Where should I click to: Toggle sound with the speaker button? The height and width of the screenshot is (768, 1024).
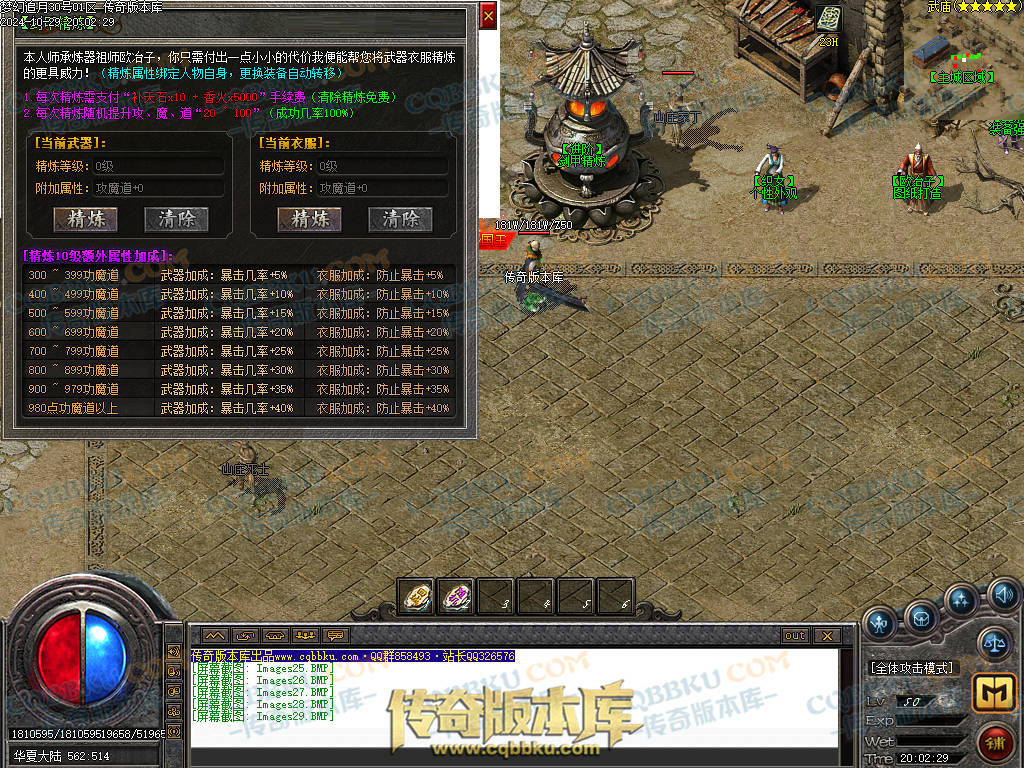[x=1004, y=597]
